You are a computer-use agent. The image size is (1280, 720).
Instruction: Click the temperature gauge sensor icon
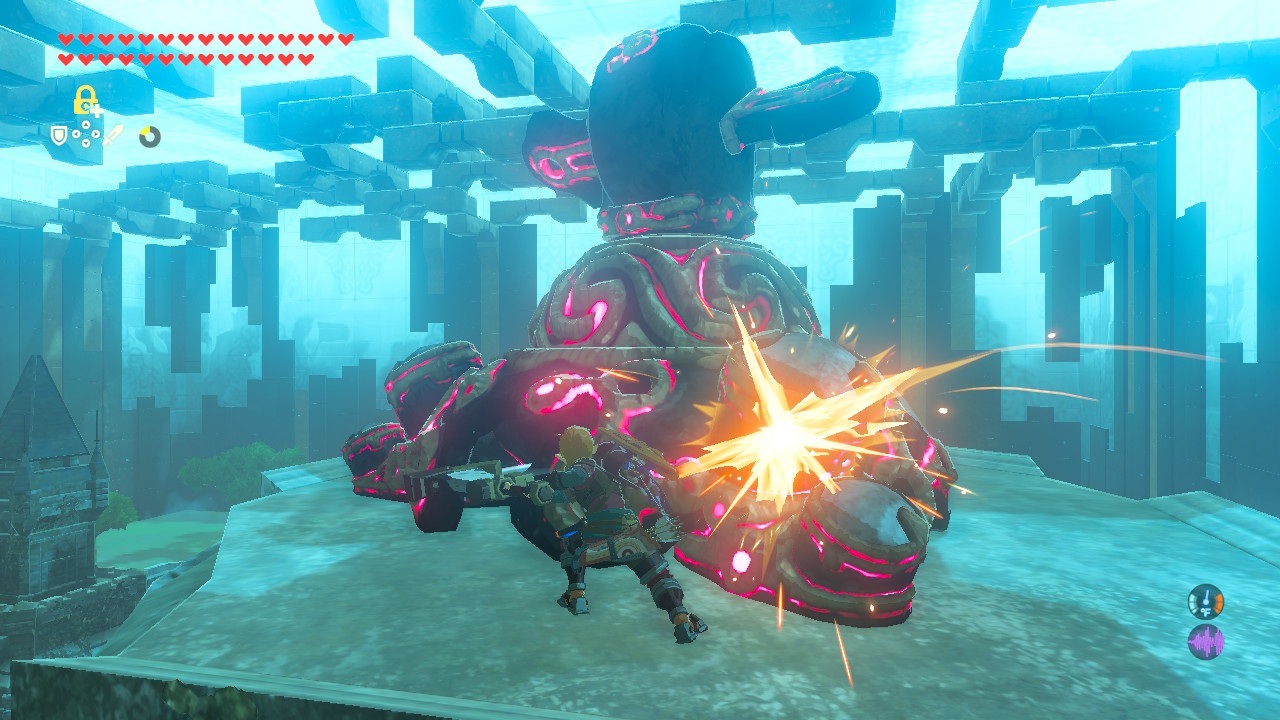1206,601
